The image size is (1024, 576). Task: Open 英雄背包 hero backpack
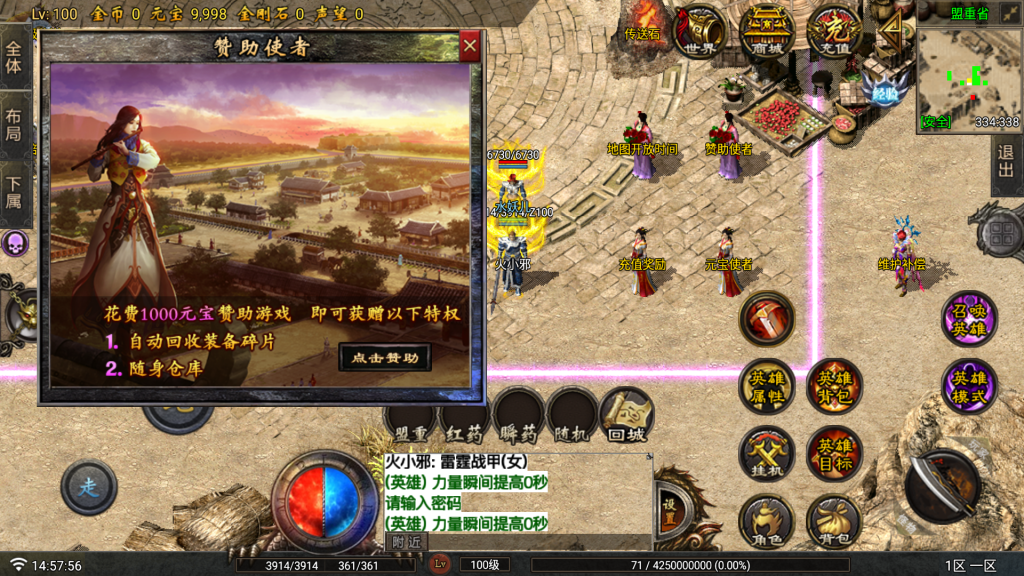(x=834, y=386)
